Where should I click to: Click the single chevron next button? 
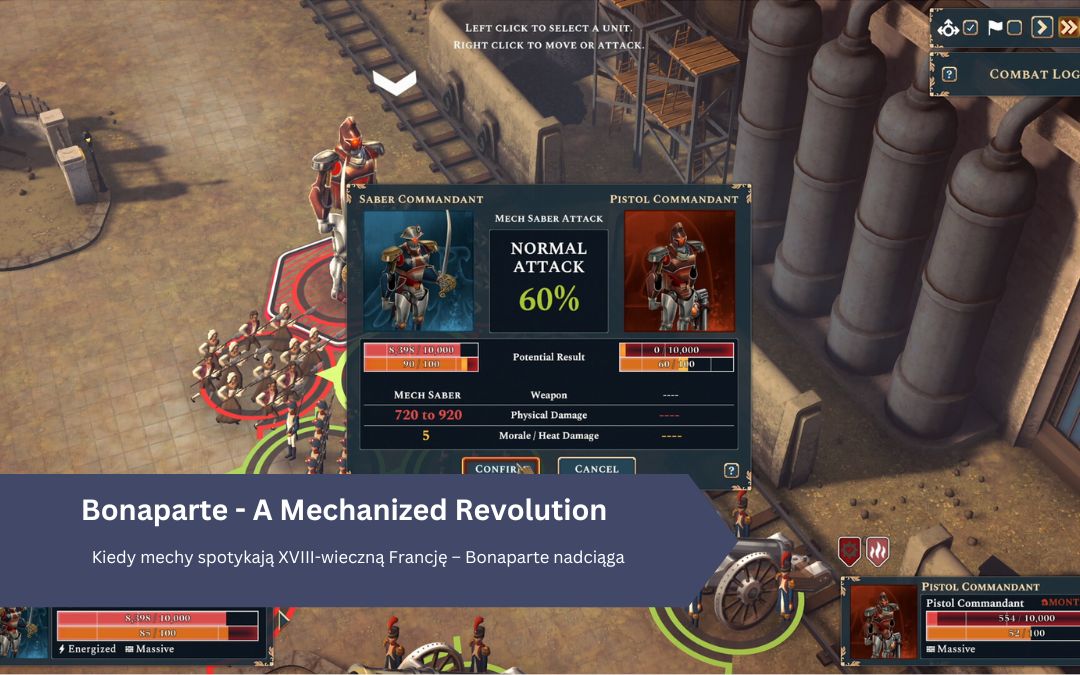[x=1042, y=27]
